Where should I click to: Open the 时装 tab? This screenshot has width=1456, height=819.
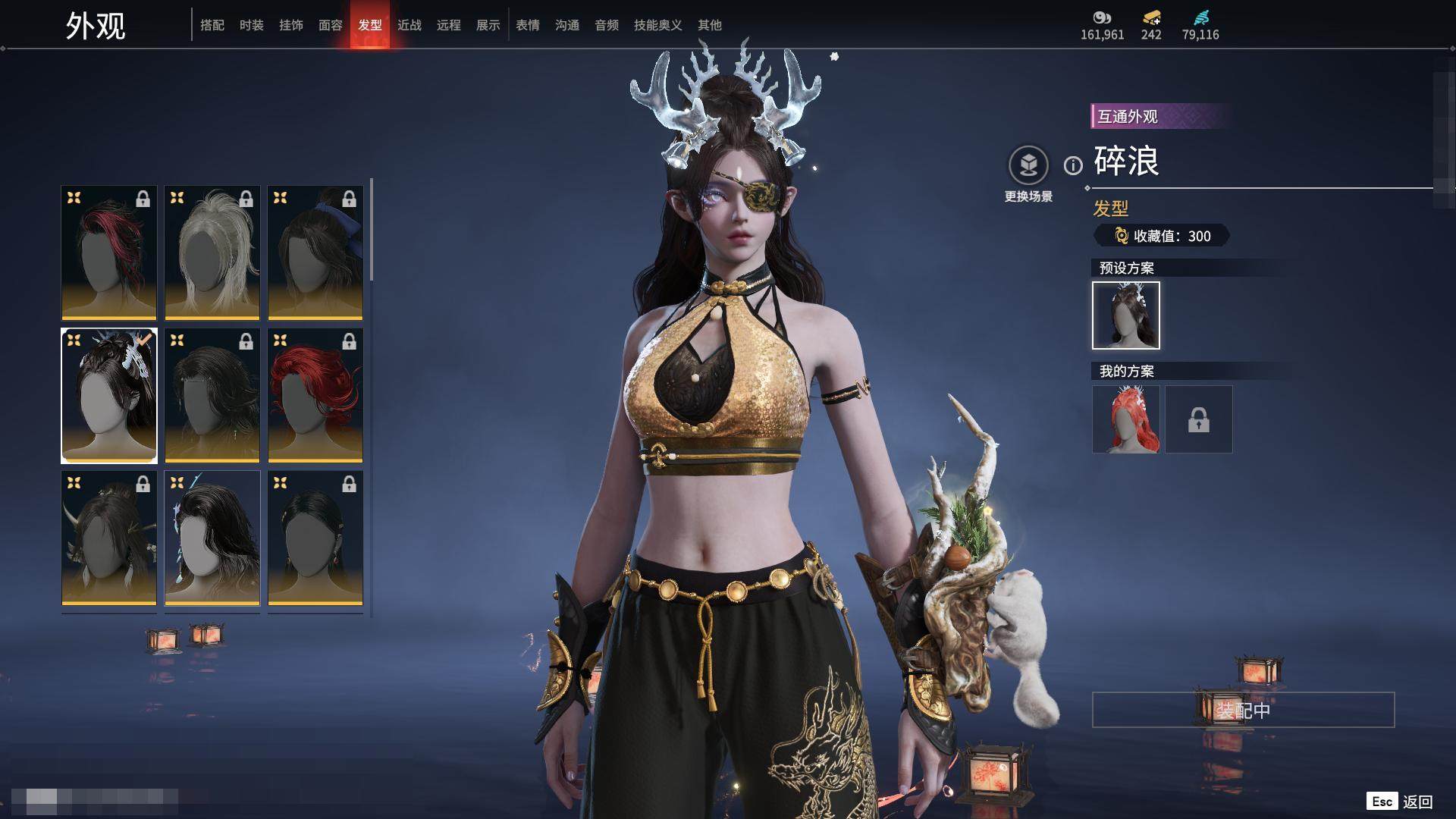[252, 25]
